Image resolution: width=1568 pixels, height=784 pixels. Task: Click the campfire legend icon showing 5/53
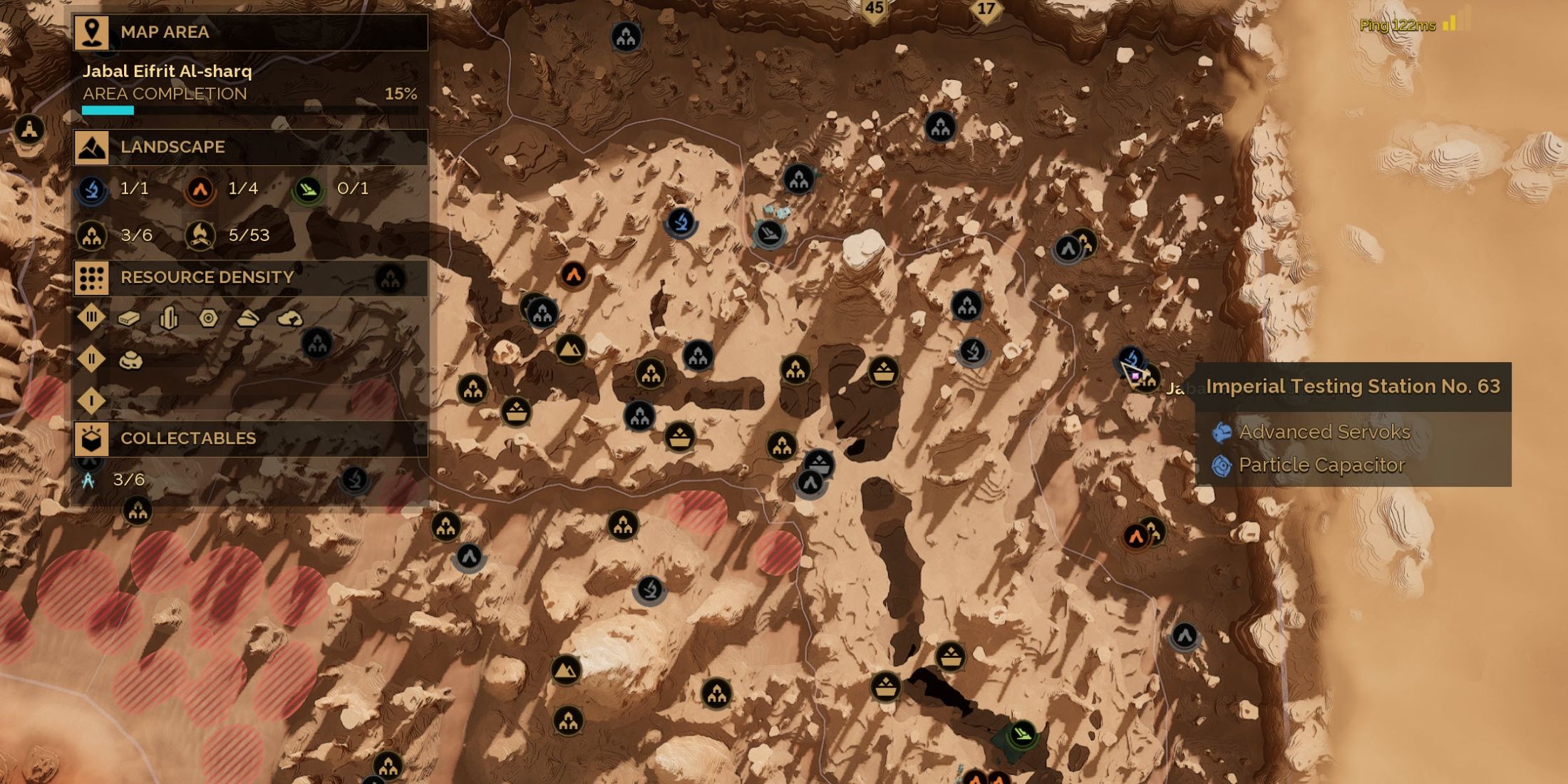click(200, 235)
